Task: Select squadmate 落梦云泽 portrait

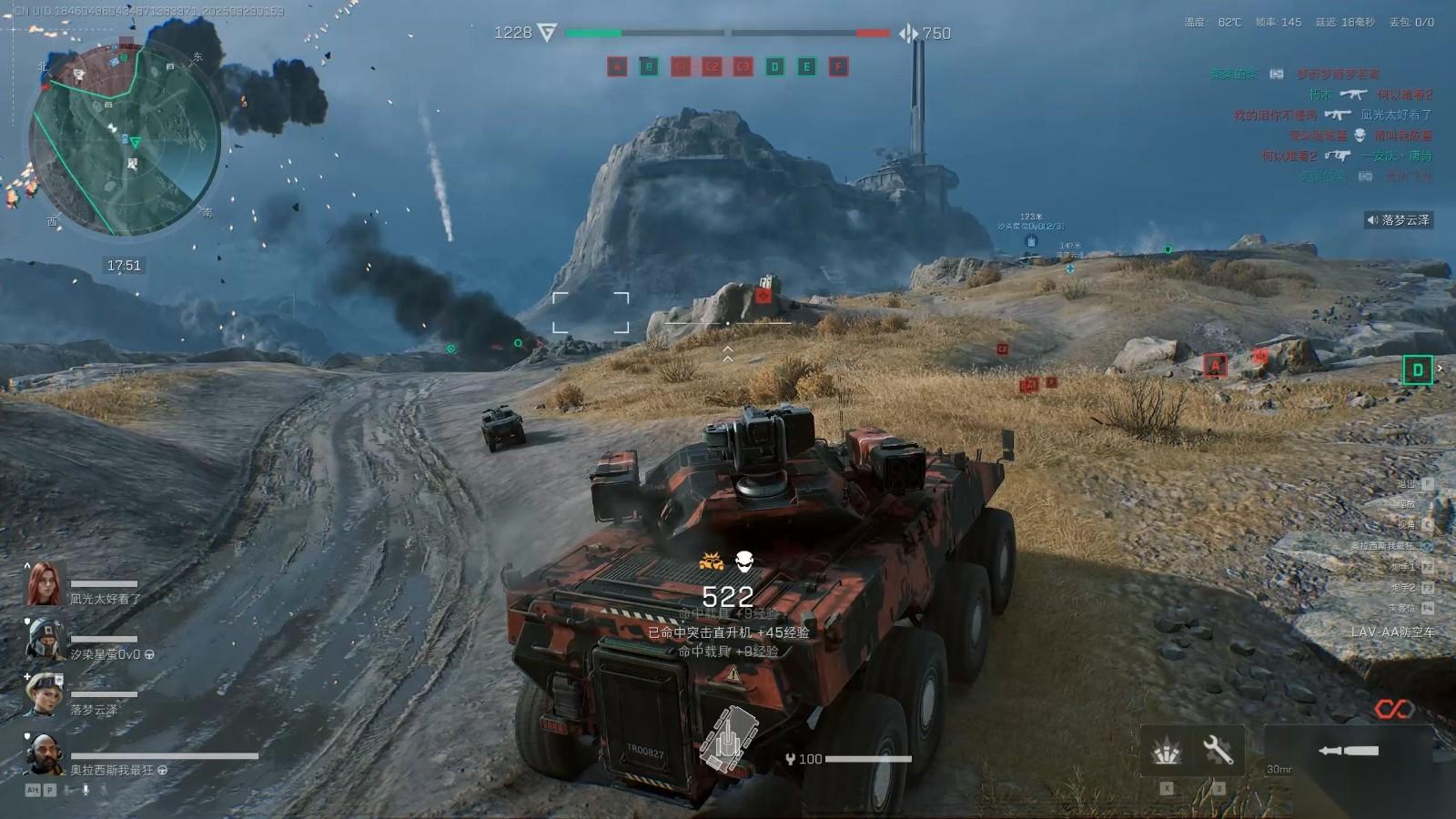Action: tap(43, 695)
